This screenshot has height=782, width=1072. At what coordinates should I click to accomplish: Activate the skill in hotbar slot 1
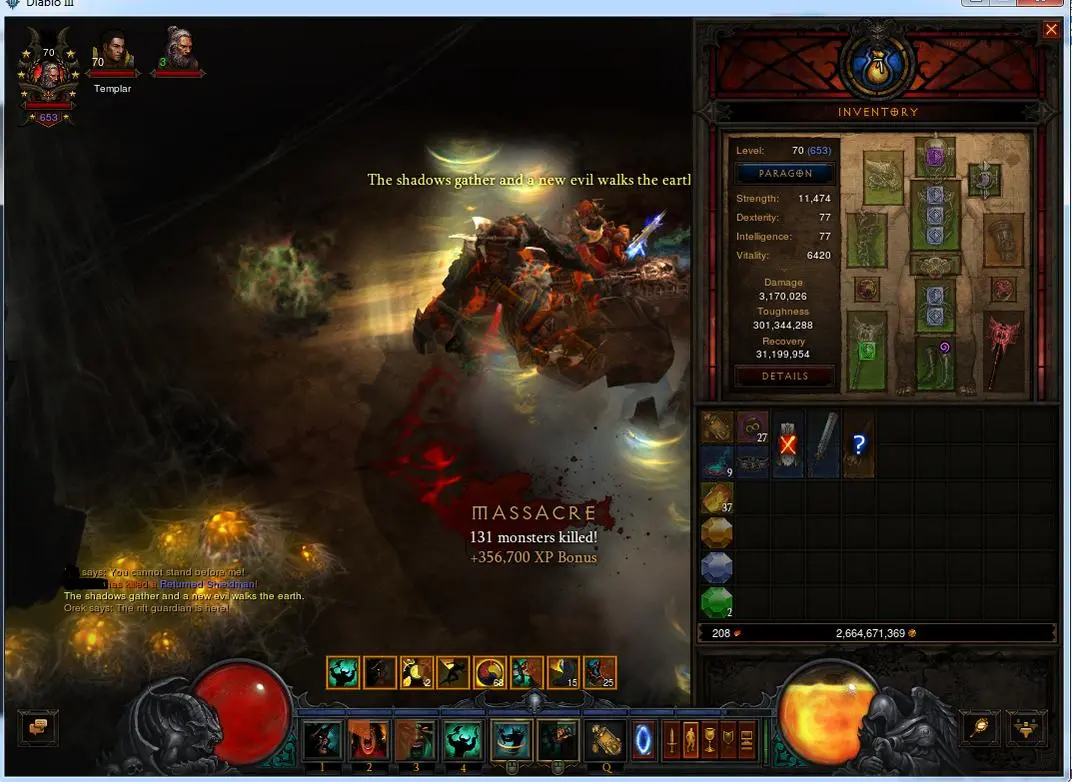[322, 741]
